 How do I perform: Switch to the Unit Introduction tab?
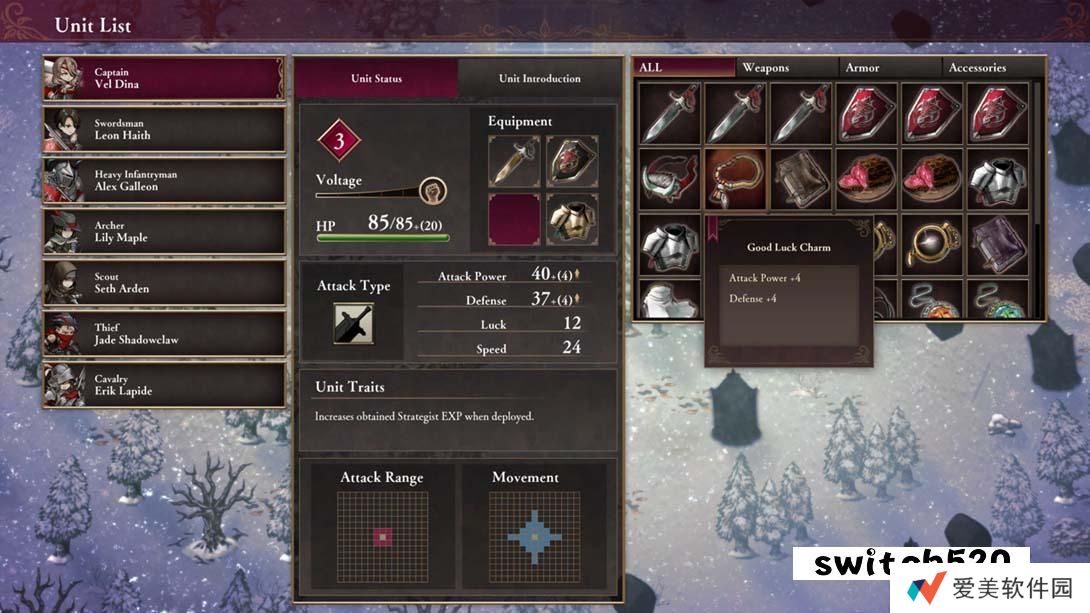pos(540,78)
